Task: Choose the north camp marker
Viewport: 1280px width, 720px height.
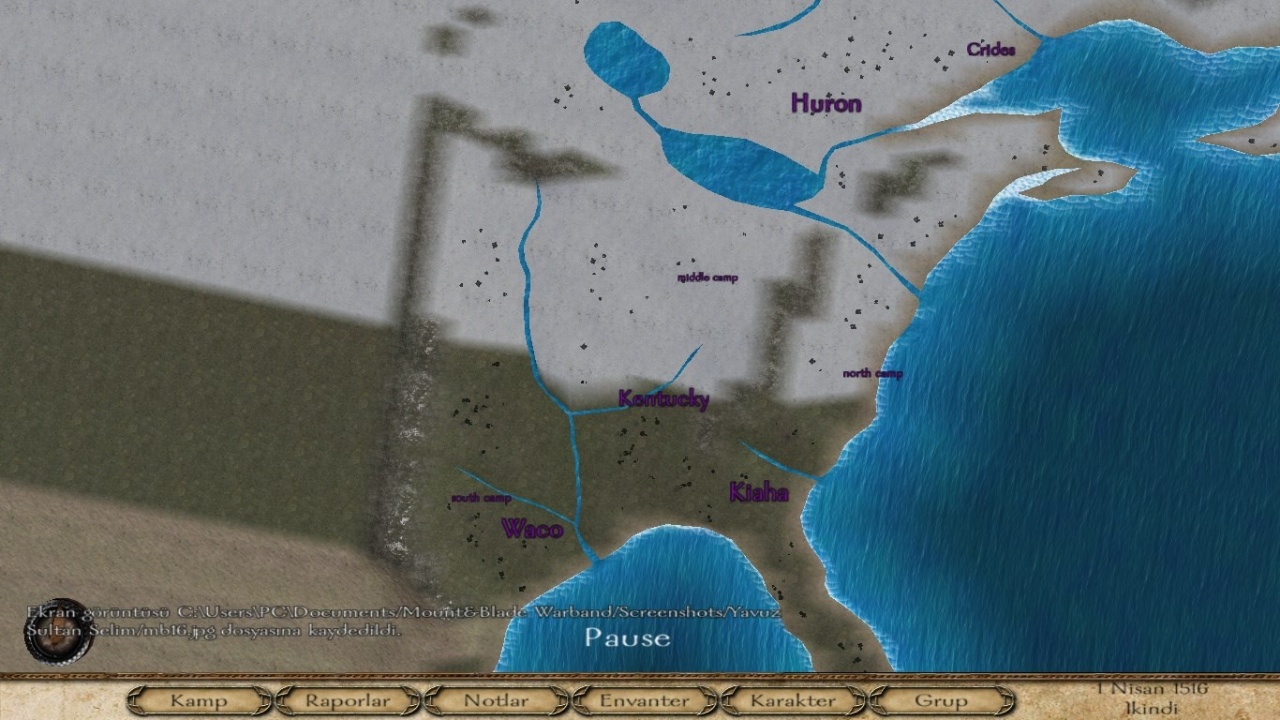Action: (872, 373)
